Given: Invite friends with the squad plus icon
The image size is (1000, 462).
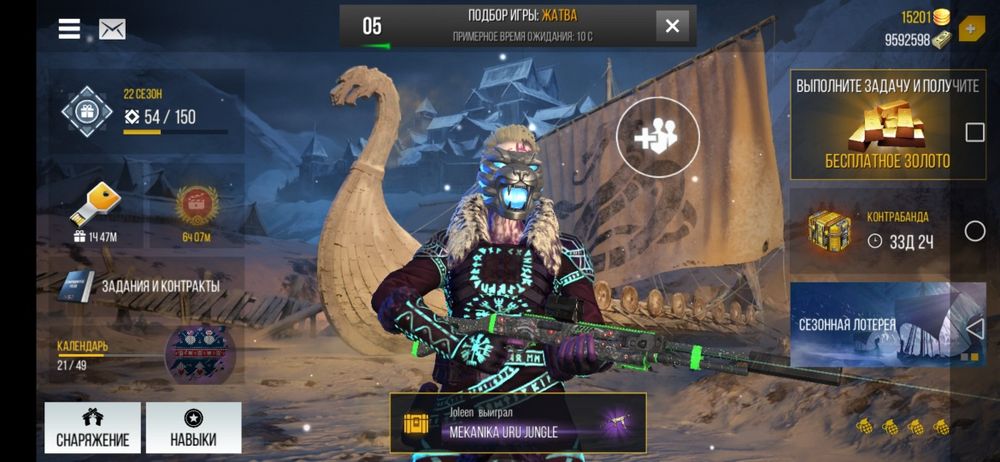Looking at the screenshot, I should (656, 138).
